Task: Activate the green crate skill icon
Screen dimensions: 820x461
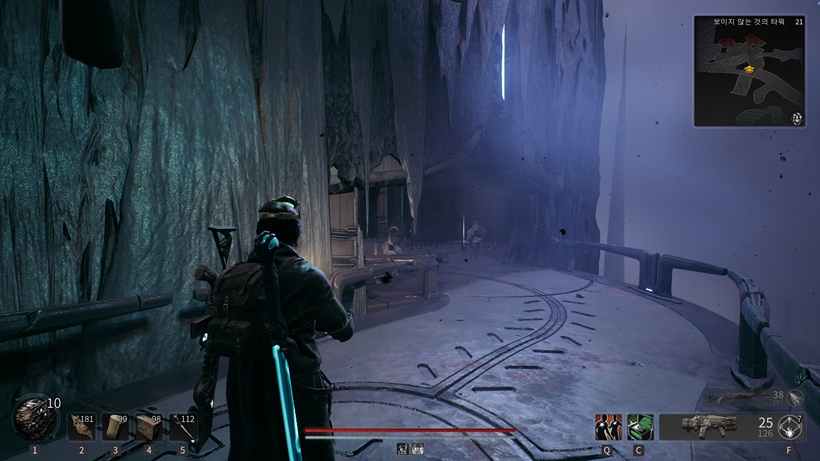Action: point(638,427)
